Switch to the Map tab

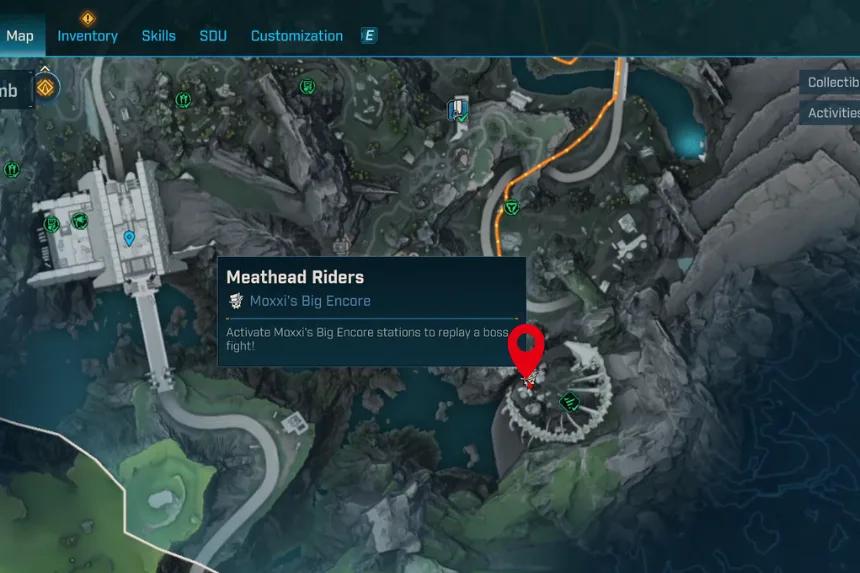(x=19, y=36)
